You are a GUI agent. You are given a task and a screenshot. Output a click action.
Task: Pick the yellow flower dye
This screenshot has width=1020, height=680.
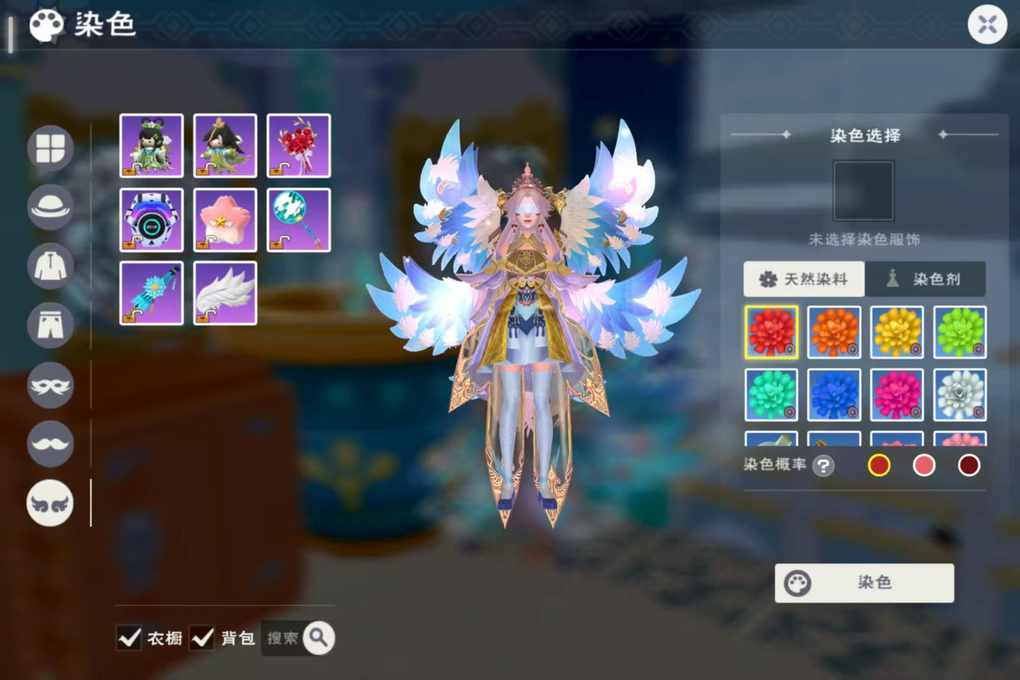(x=897, y=332)
